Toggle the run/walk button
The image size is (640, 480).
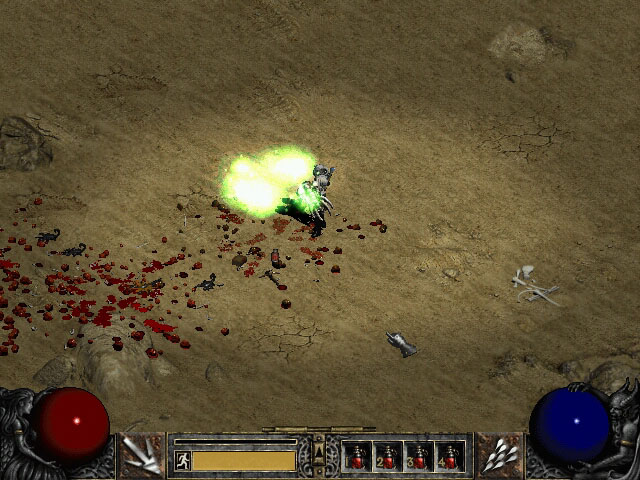[183, 460]
